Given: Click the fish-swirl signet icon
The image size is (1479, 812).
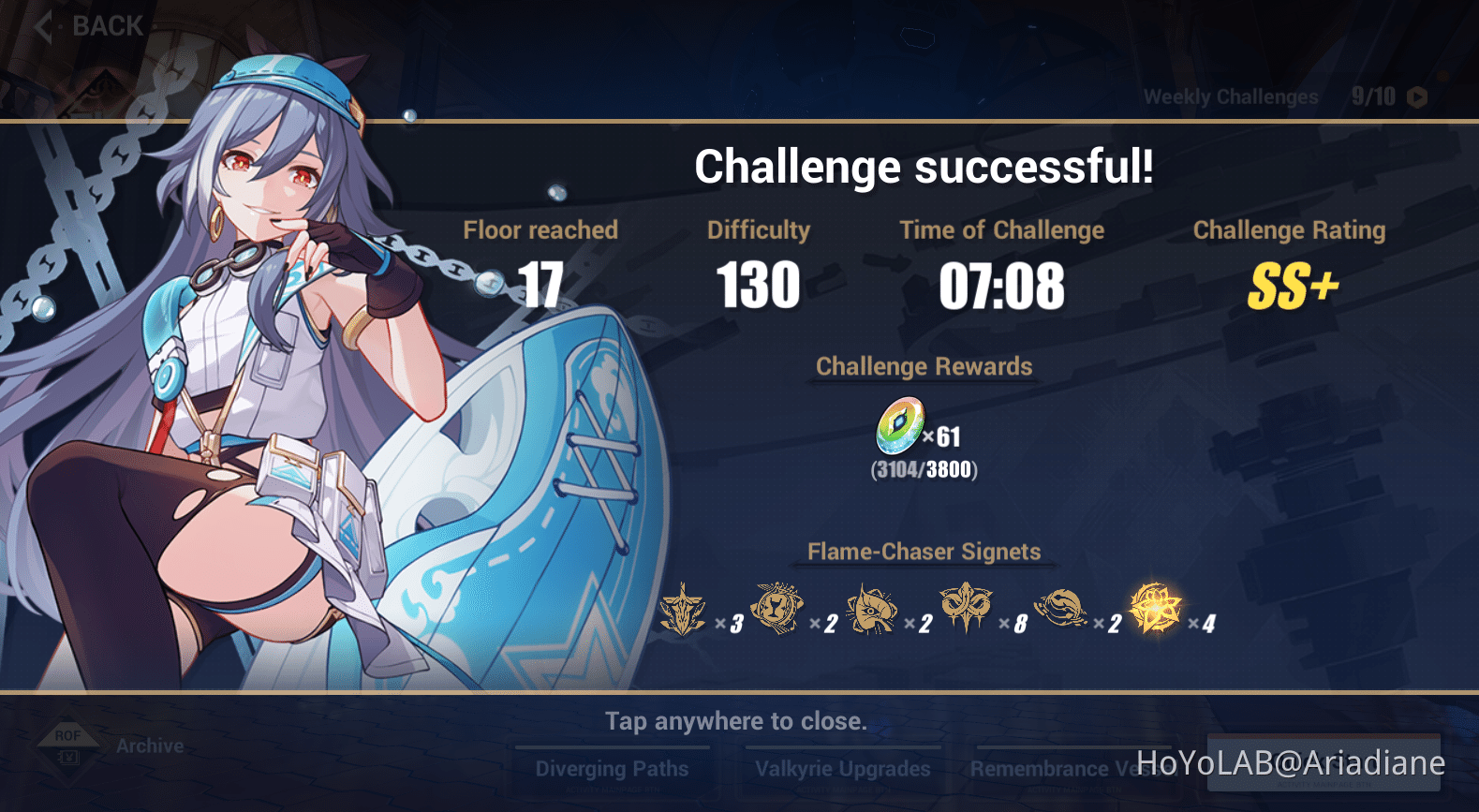Looking at the screenshot, I should [1065, 611].
